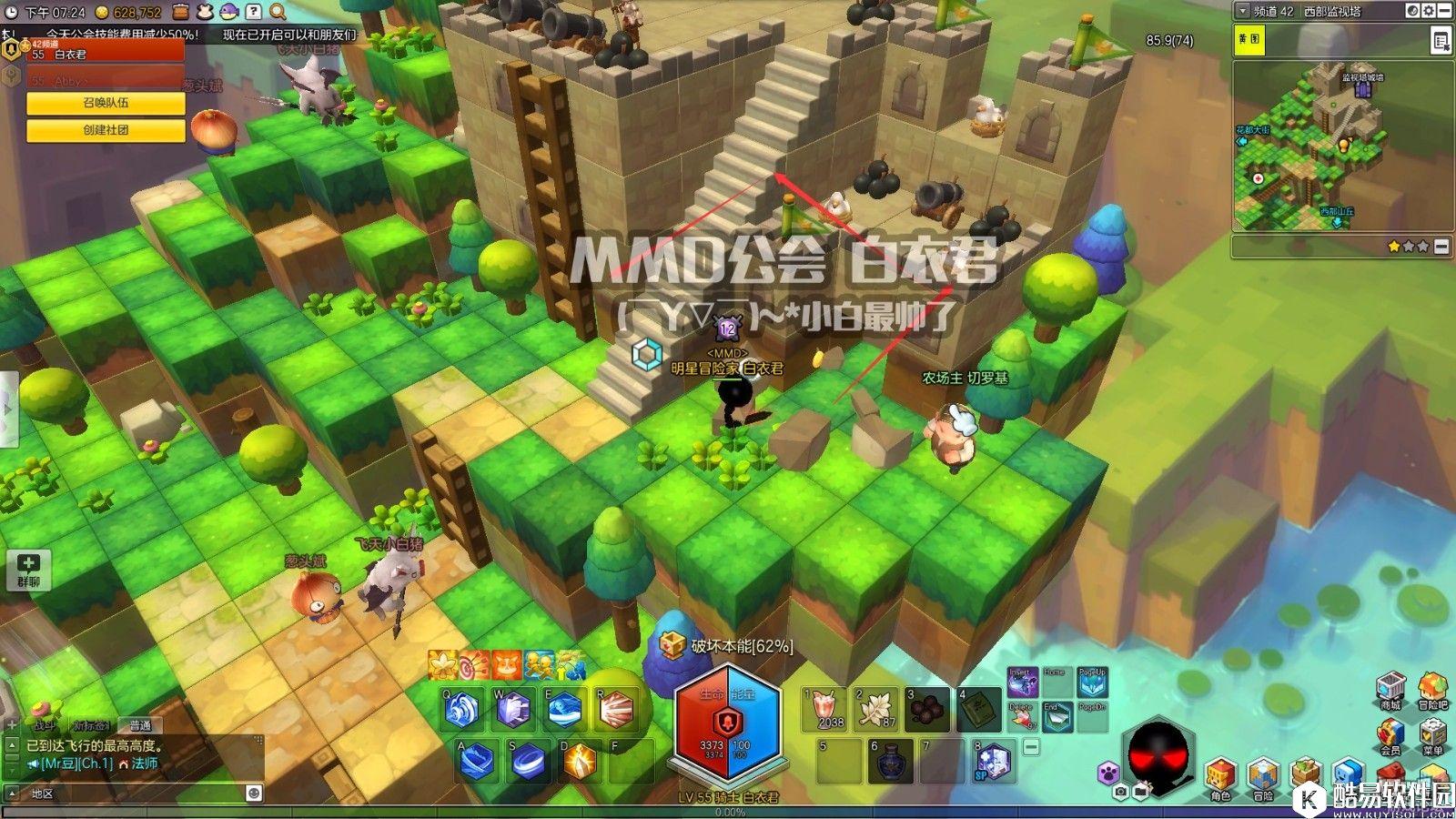Open the 菜单 menu icon
This screenshot has width=1456, height=819.
click(1432, 735)
